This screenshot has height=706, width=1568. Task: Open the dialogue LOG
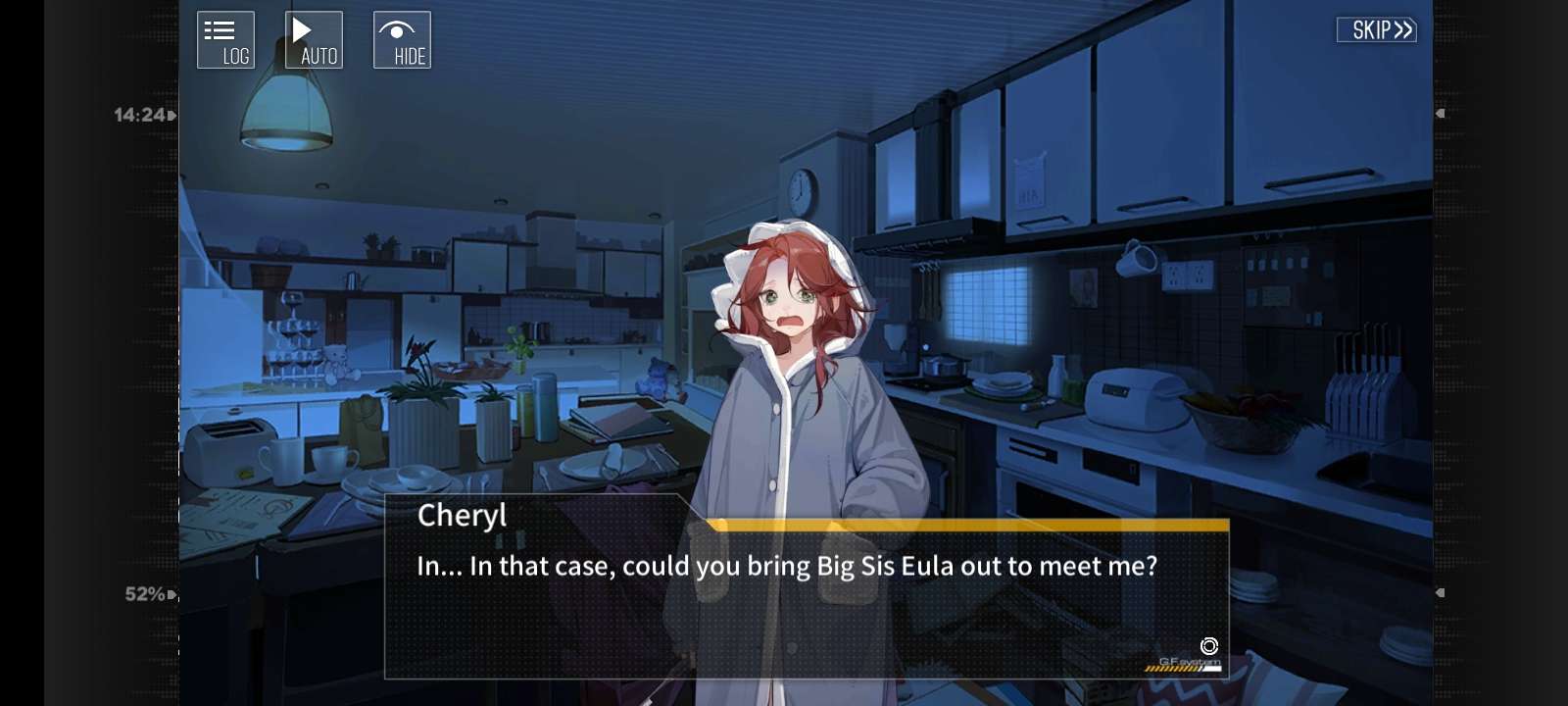[225, 40]
